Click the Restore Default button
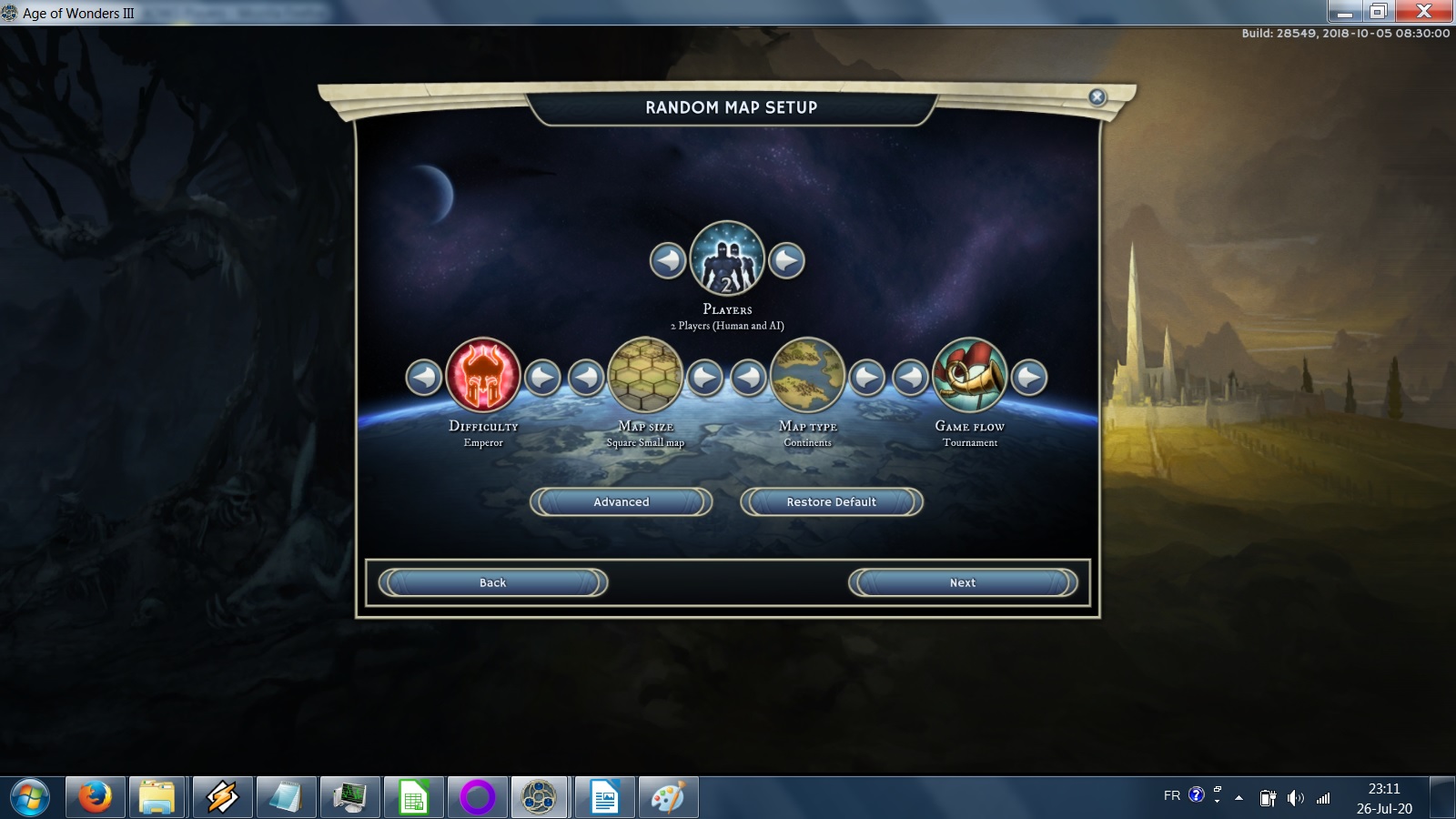Screen dimensions: 1456x819 [831, 501]
